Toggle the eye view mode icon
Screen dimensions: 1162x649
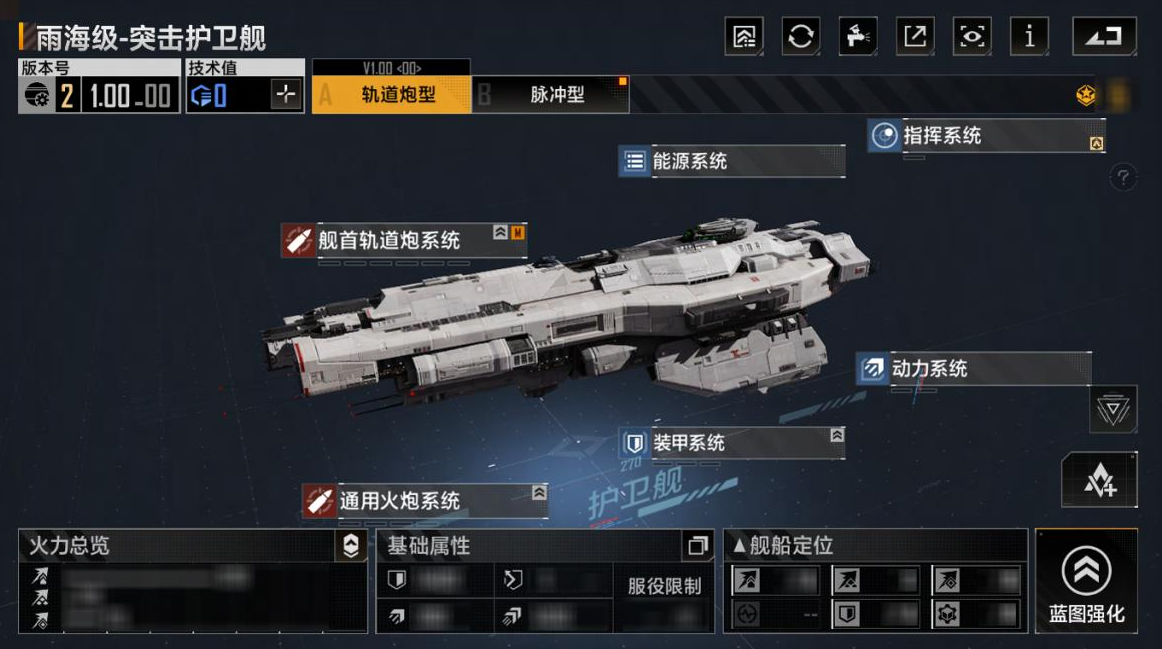coord(972,37)
